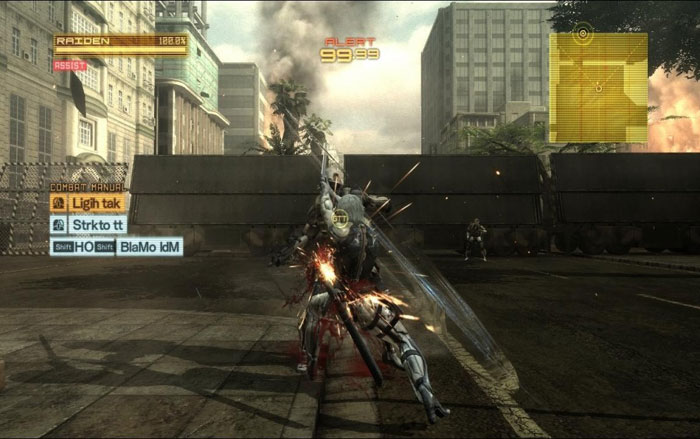Image resolution: width=700 pixels, height=439 pixels.
Task: Click the red ASSIST indicator
Action: (70, 65)
